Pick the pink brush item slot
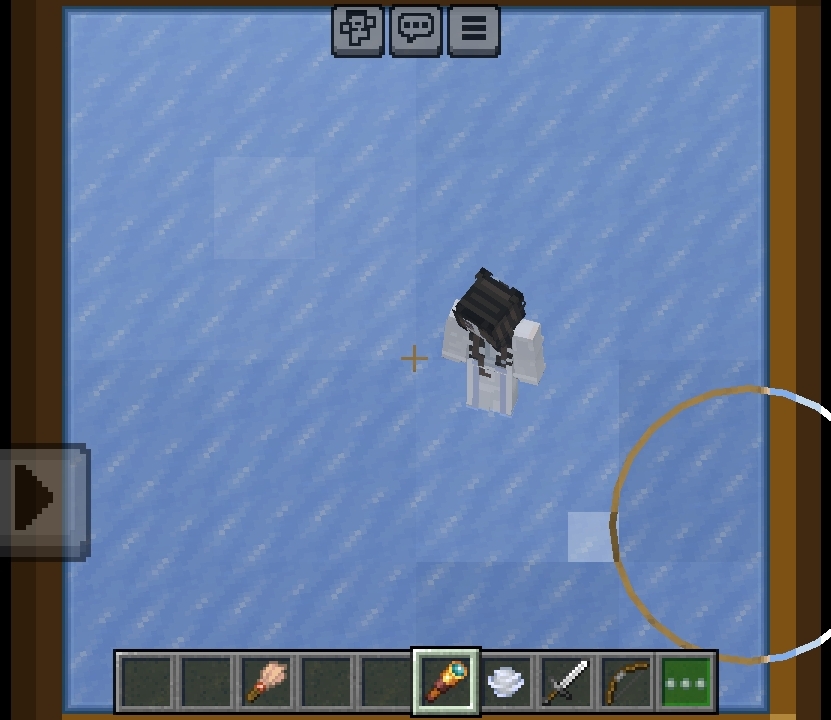 [266, 682]
